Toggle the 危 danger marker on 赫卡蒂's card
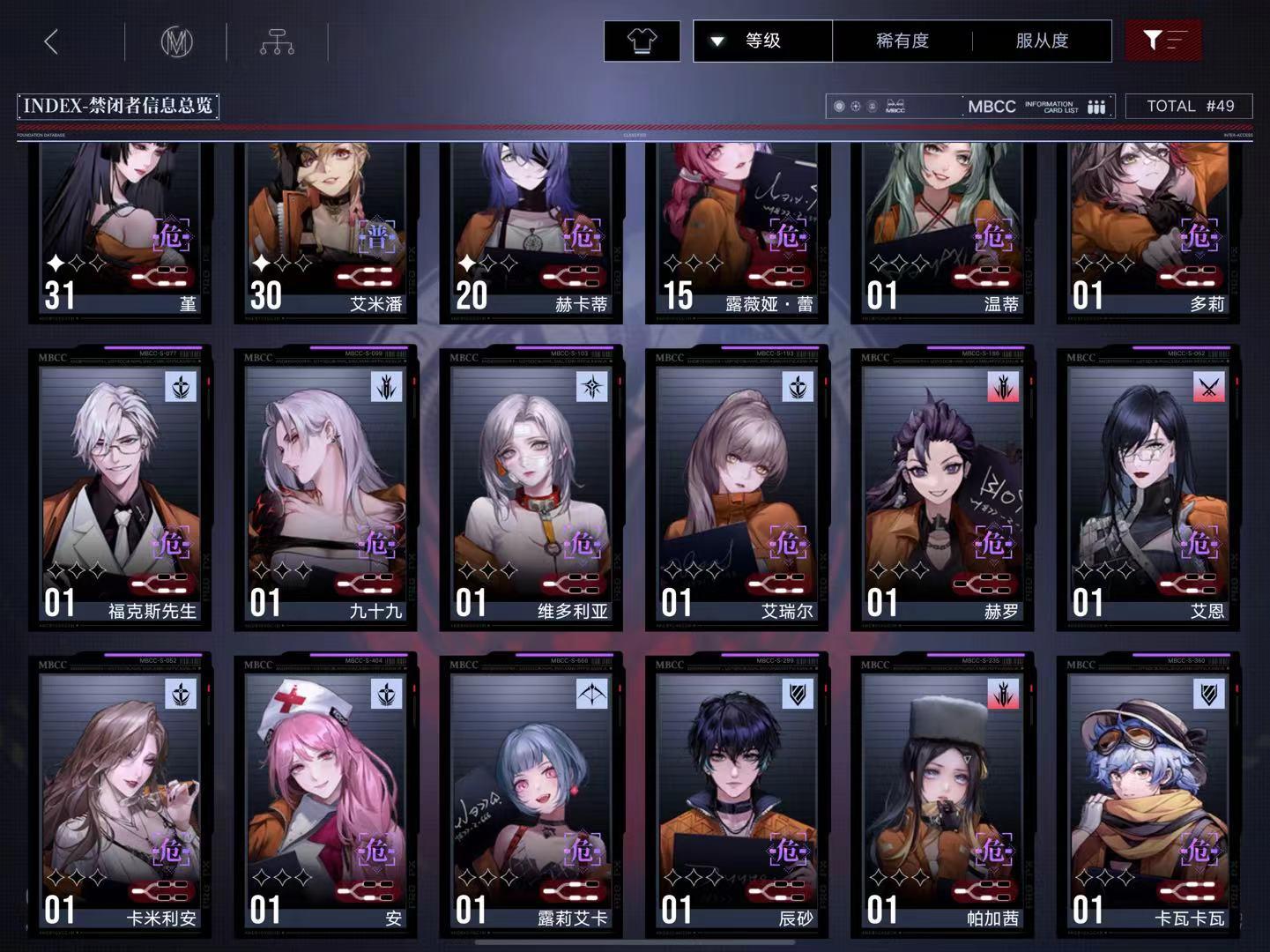Image resolution: width=1270 pixels, height=952 pixels. (x=584, y=235)
